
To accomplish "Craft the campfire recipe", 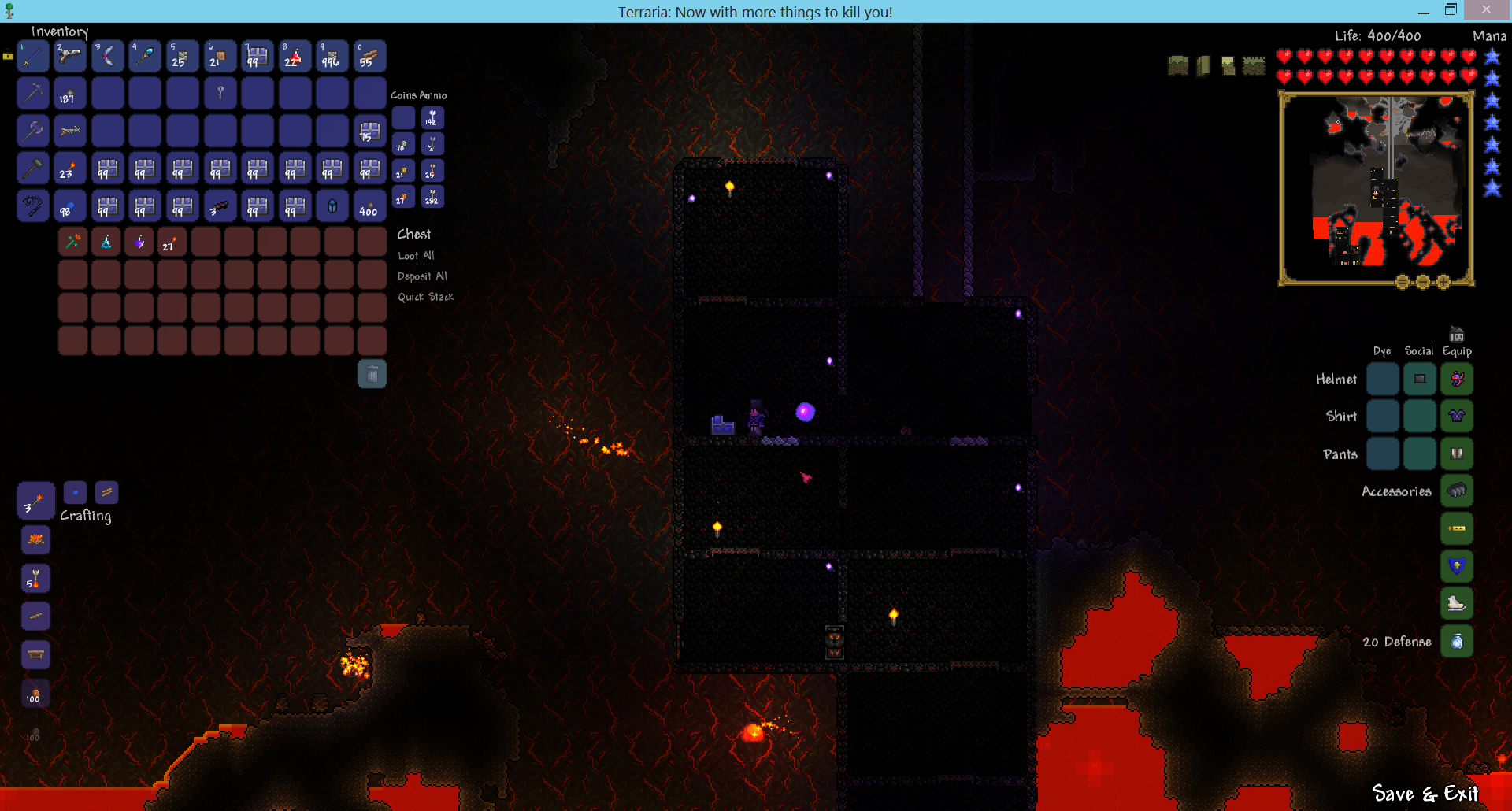I will [35, 540].
